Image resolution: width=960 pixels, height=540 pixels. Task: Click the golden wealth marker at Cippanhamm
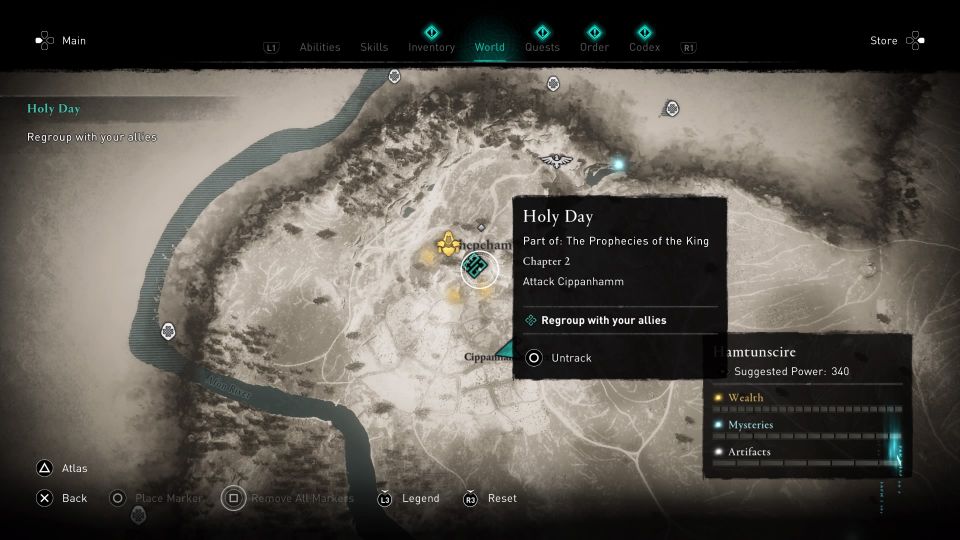[x=447, y=244]
